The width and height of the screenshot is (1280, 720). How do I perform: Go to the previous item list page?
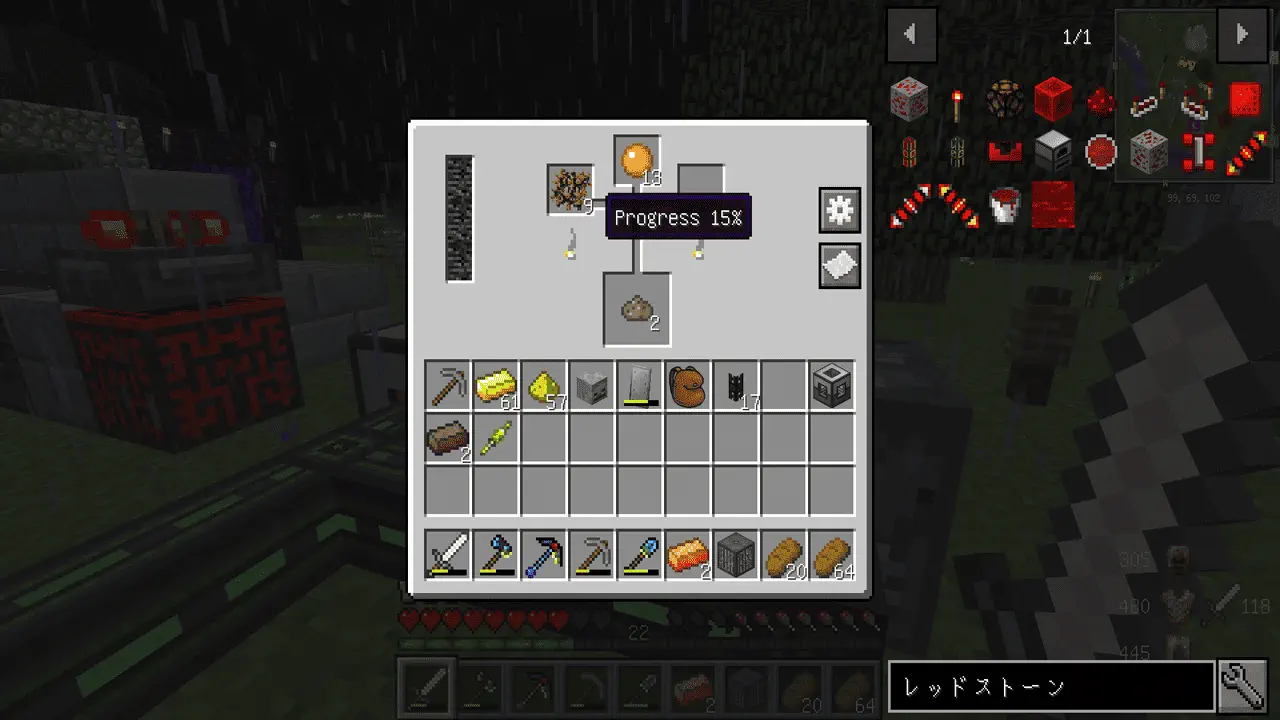911,35
